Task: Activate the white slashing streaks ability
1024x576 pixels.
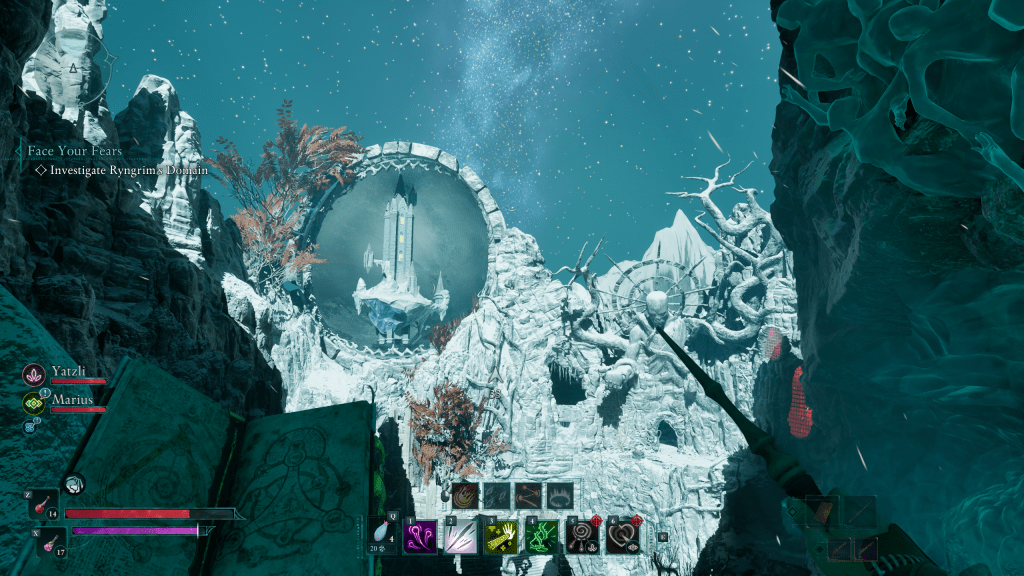Action: tap(460, 537)
